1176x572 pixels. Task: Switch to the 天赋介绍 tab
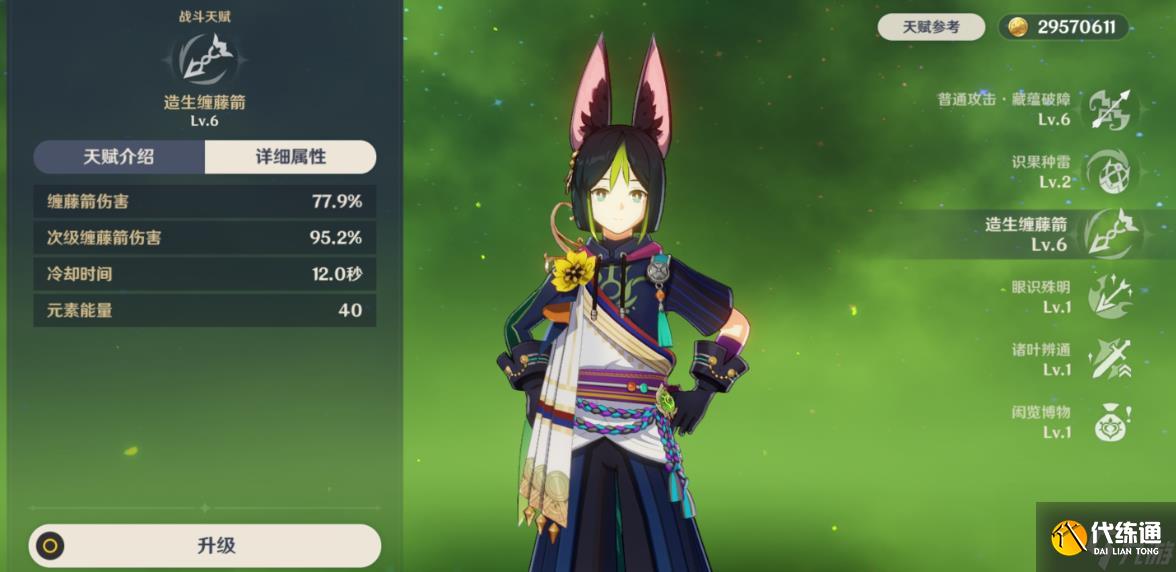[119, 157]
